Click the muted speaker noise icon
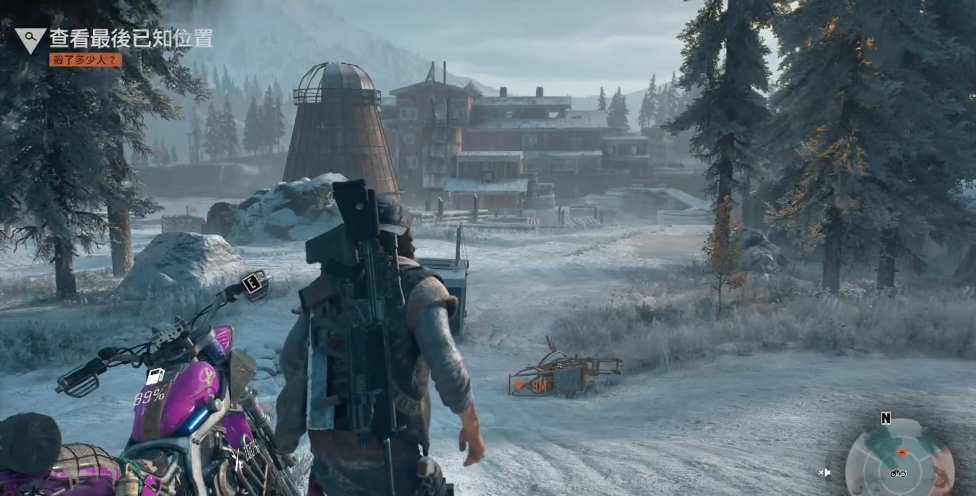 coord(825,472)
